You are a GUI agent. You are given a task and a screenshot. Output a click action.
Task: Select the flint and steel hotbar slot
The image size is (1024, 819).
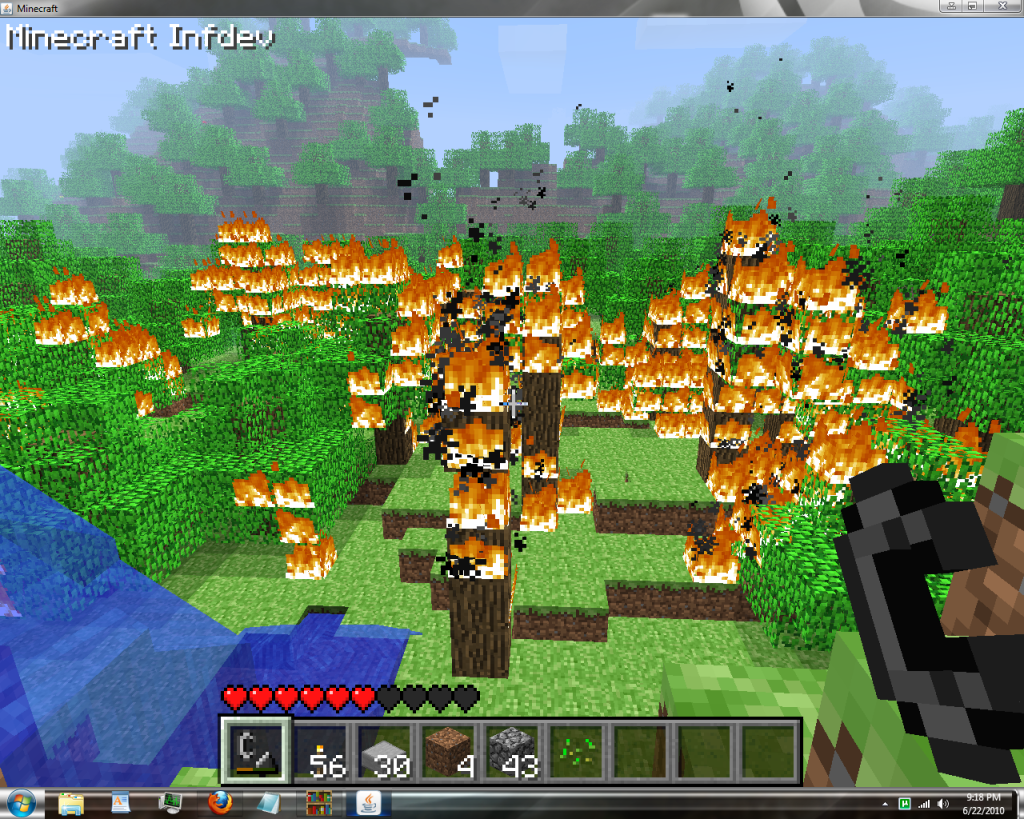click(254, 750)
